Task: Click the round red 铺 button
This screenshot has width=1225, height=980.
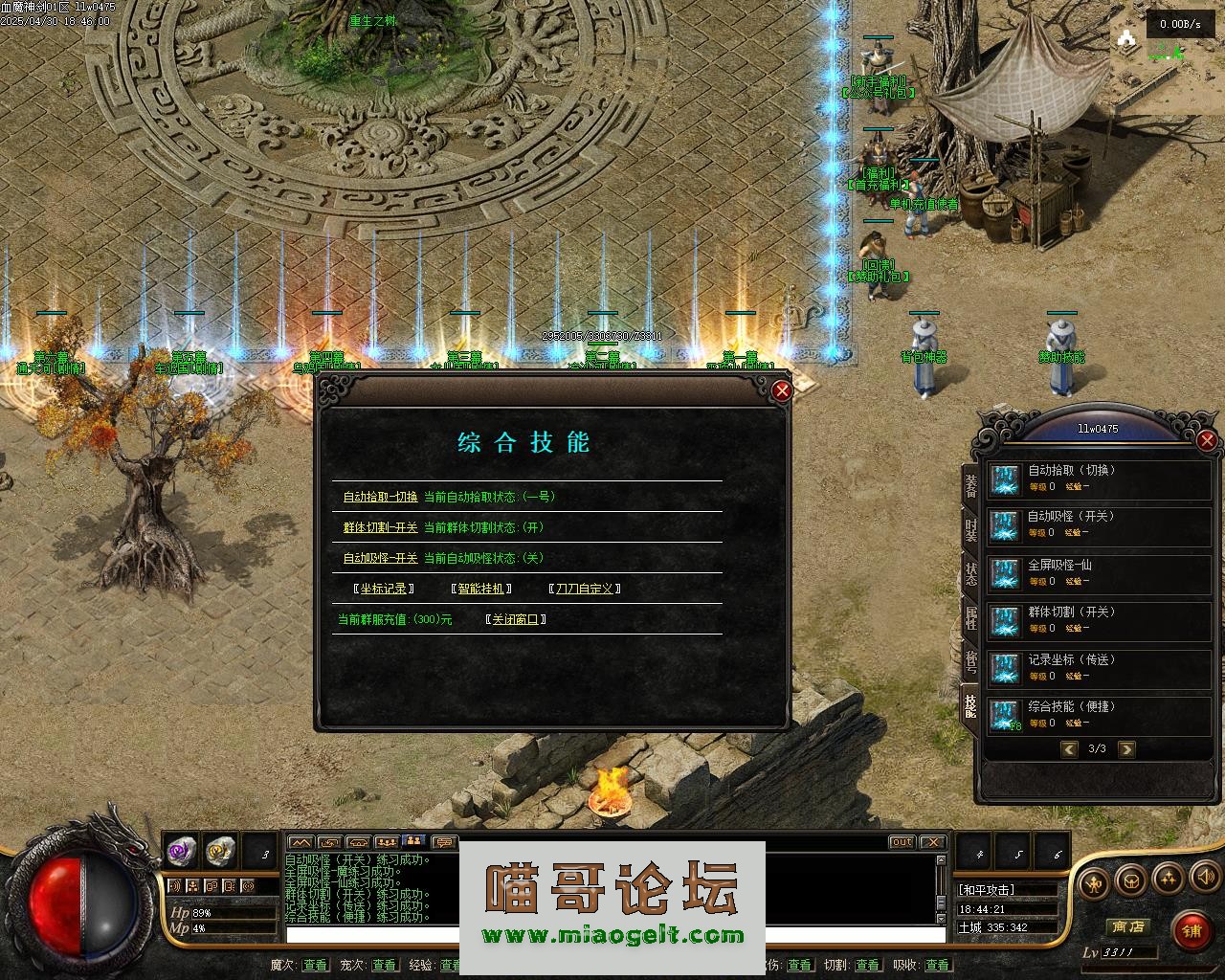Action: coord(1192,930)
